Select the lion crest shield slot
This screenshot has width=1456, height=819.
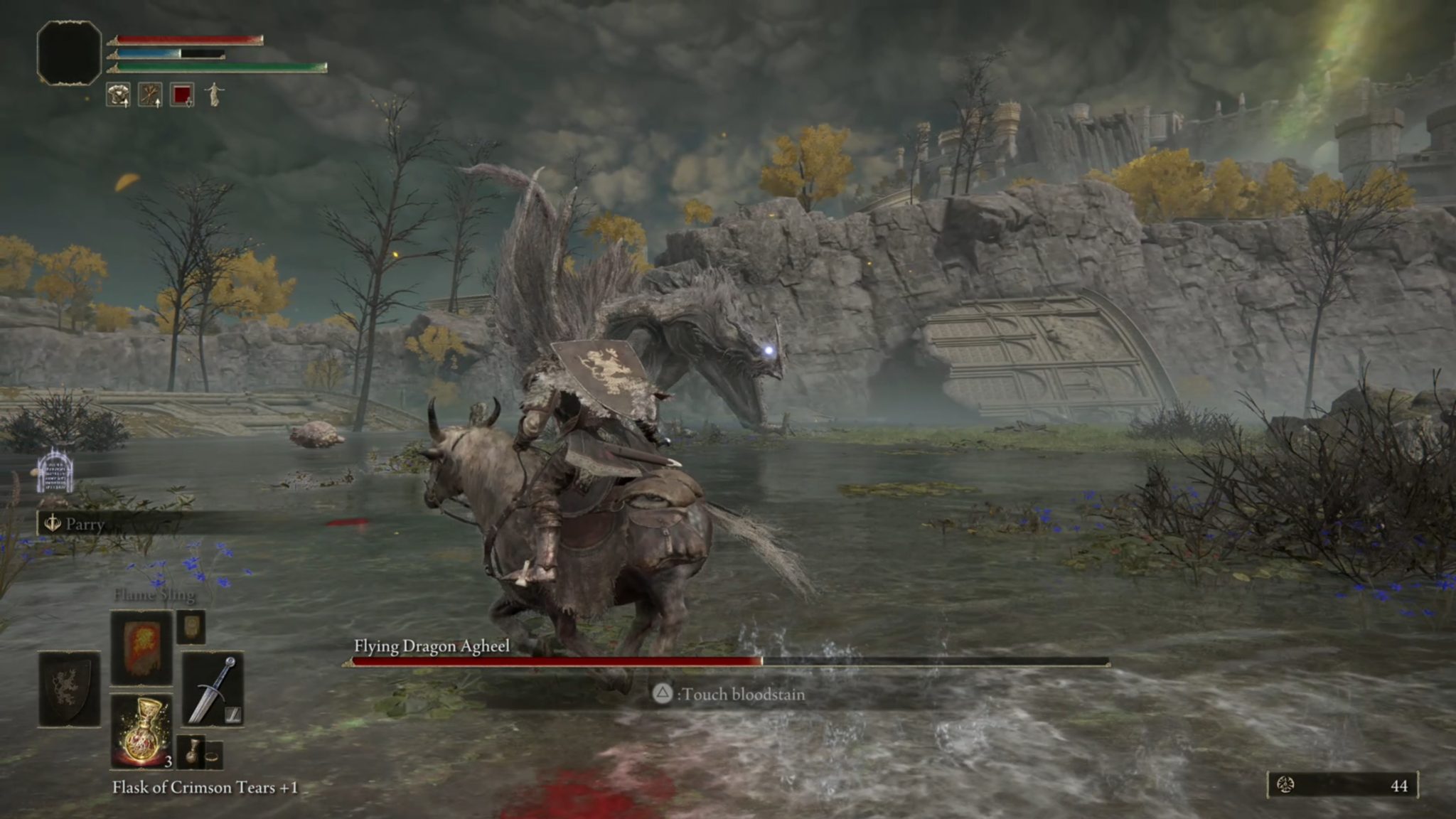pos(69,688)
